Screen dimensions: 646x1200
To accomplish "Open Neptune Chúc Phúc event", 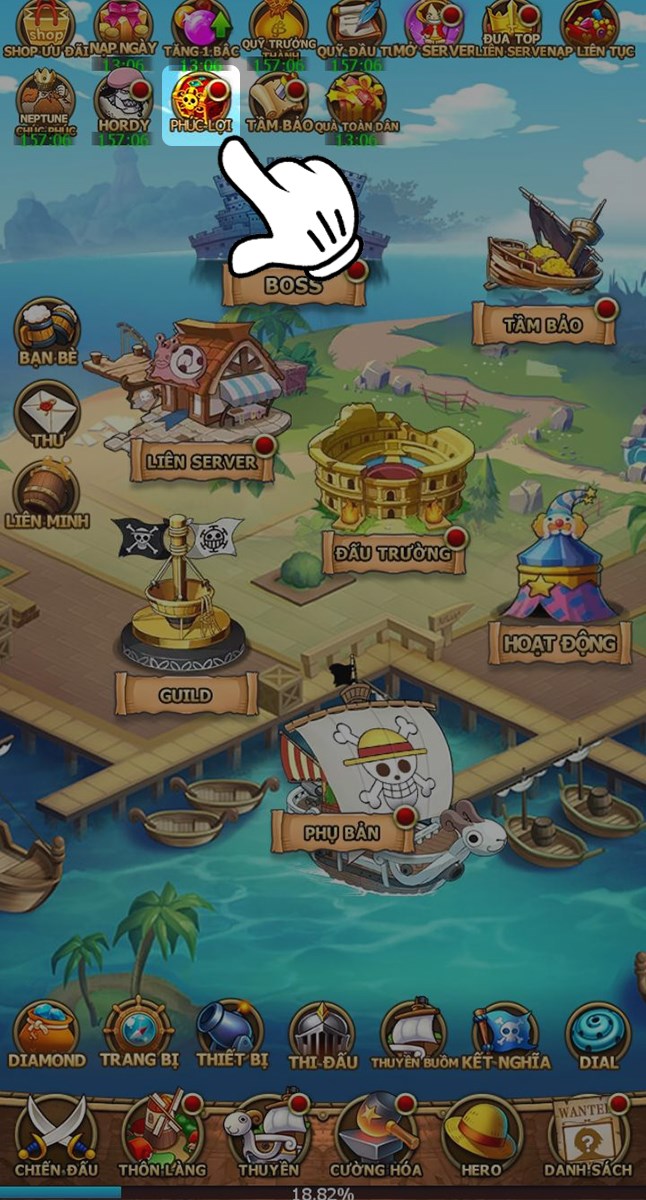I will [x=45, y=98].
